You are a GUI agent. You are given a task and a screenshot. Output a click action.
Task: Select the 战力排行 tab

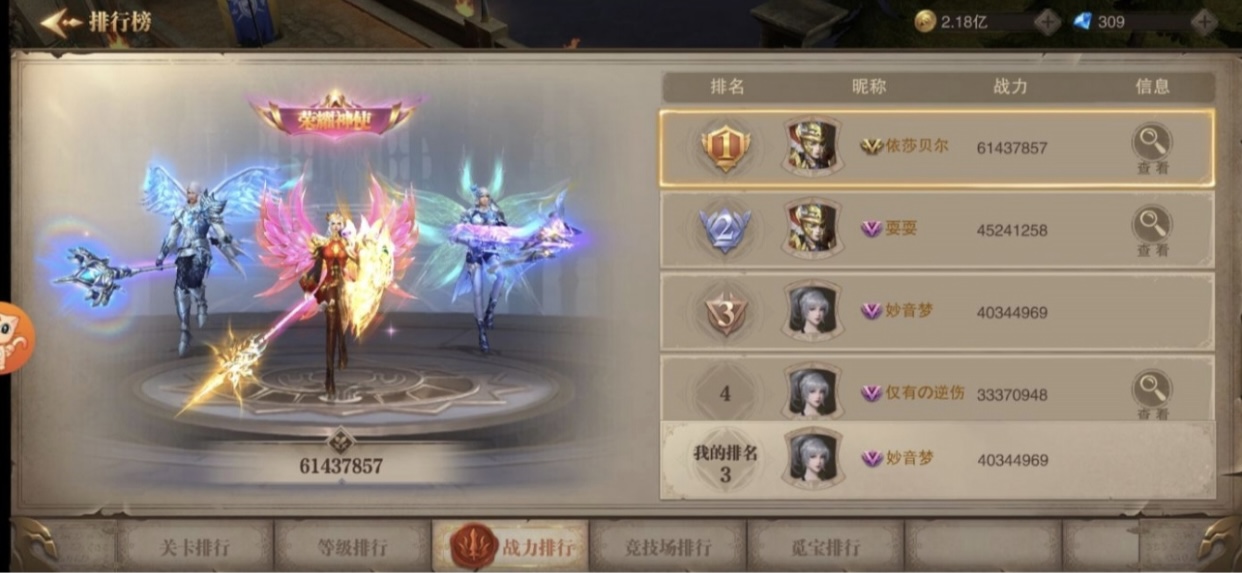(513, 547)
